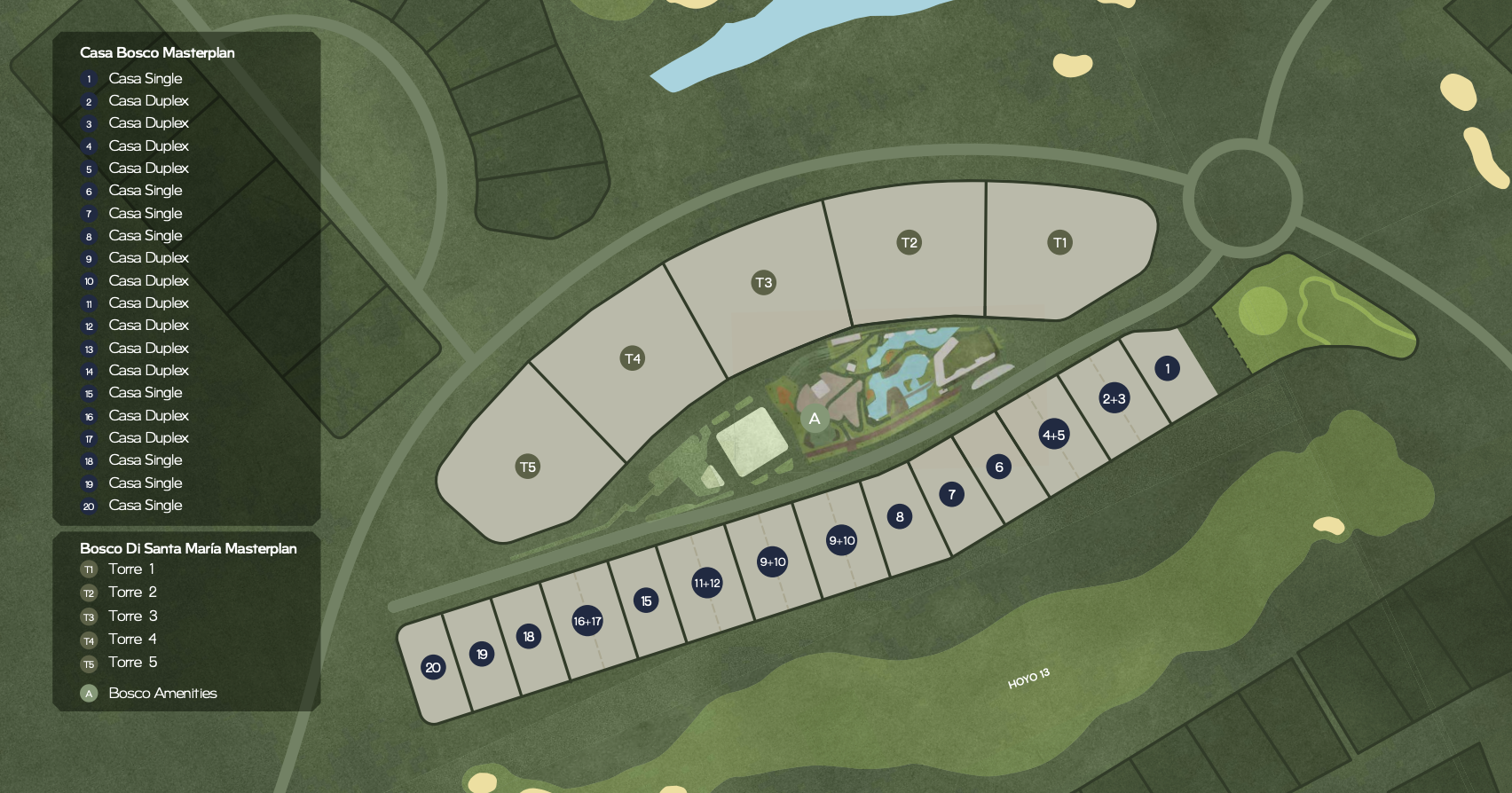Open the lot 16+17 marker on the map

[x=587, y=621]
